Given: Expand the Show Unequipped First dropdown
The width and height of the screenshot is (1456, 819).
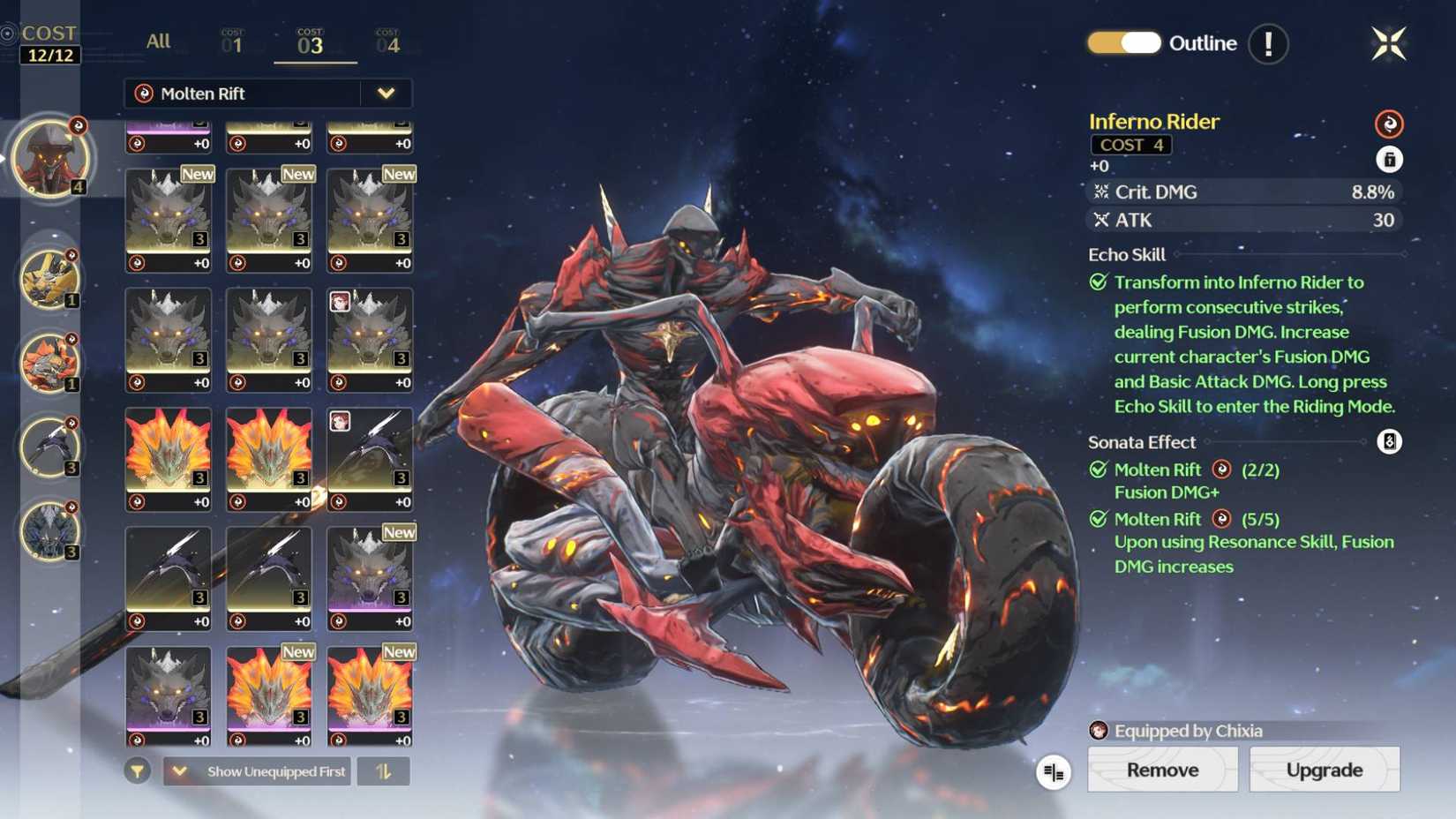Looking at the screenshot, I should click(179, 770).
